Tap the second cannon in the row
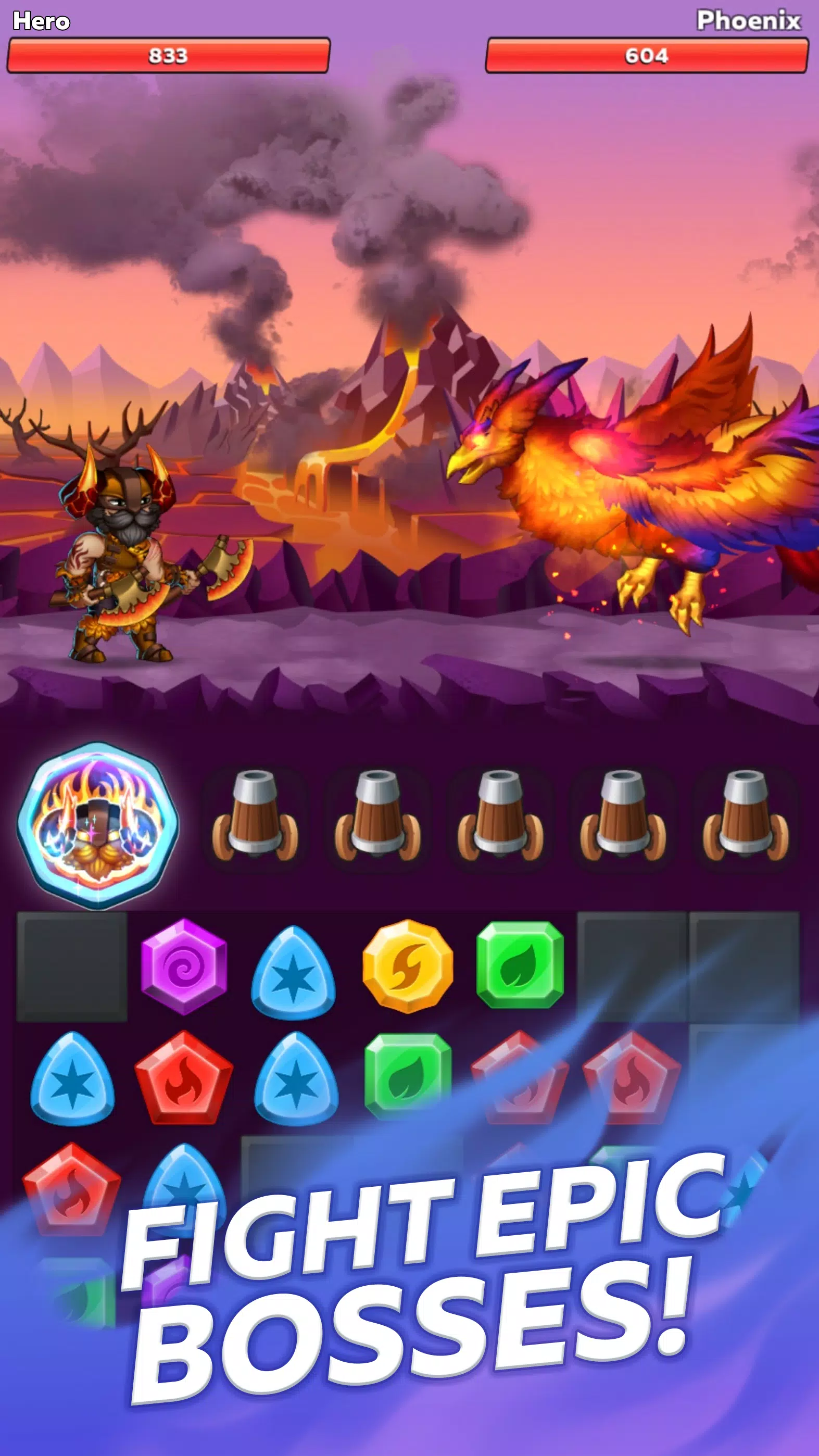The width and height of the screenshot is (819, 1456). pyautogui.click(x=376, y=825)
